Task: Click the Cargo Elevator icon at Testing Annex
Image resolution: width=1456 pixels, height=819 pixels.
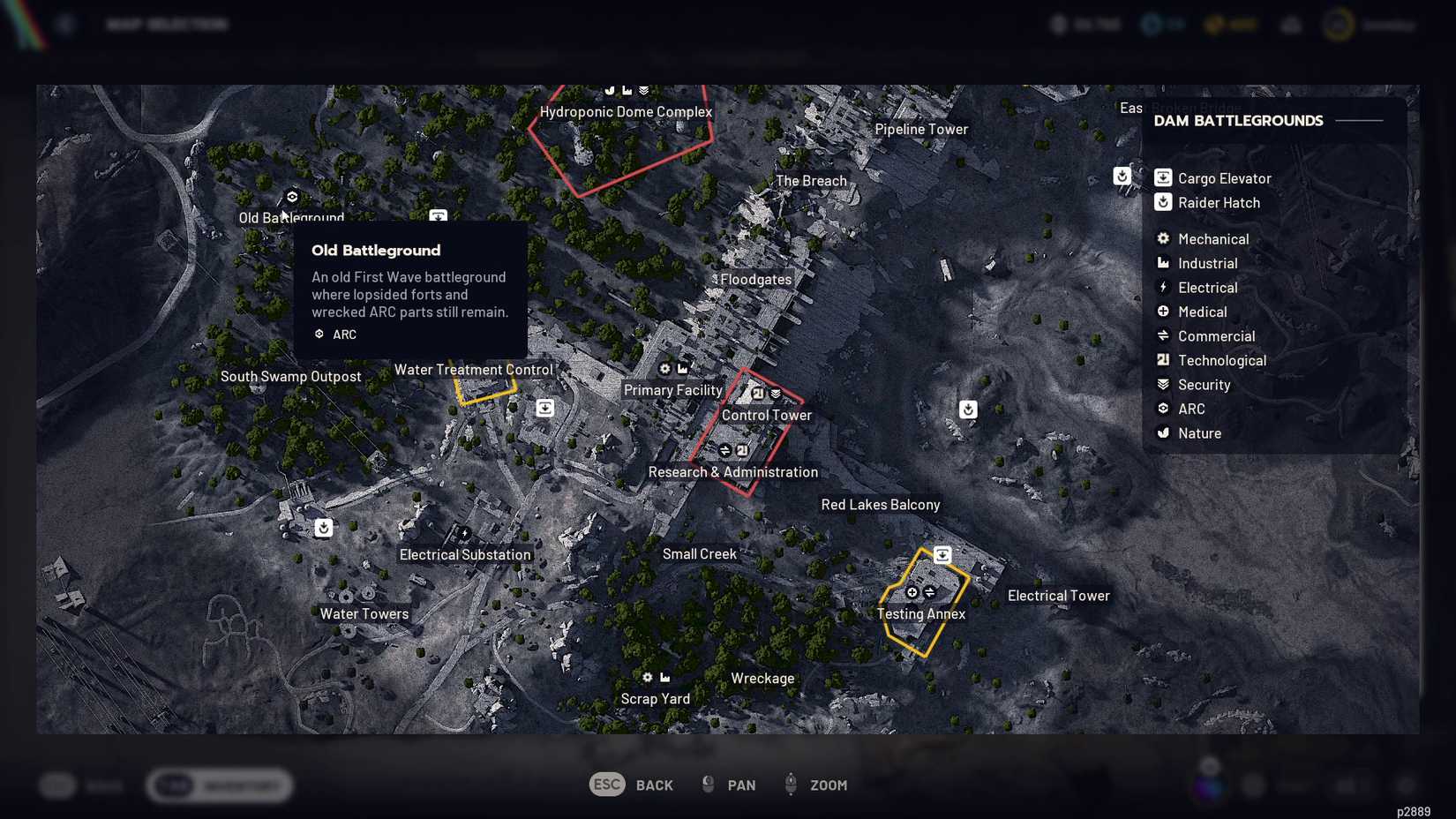Action: 942,554
